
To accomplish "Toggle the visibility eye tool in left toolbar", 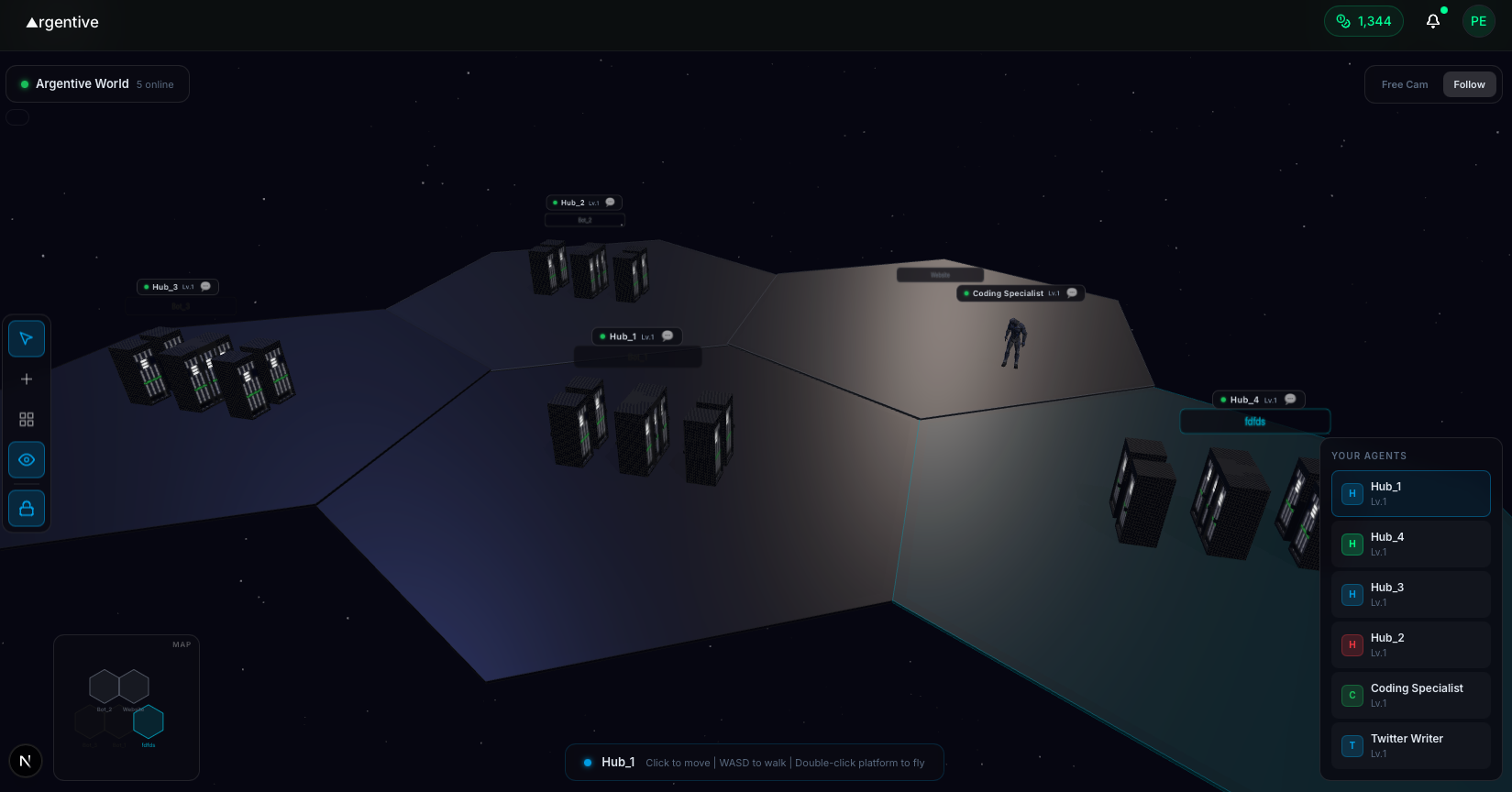I will click(26, 459).
